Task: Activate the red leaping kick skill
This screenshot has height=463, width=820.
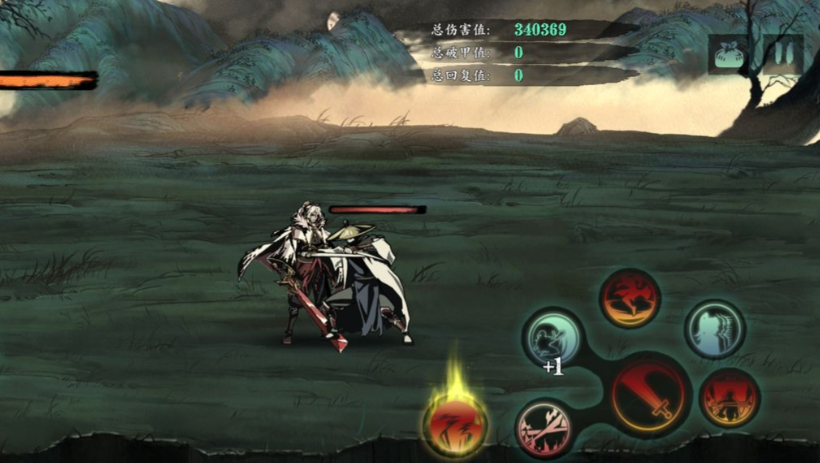Action: 630,297
